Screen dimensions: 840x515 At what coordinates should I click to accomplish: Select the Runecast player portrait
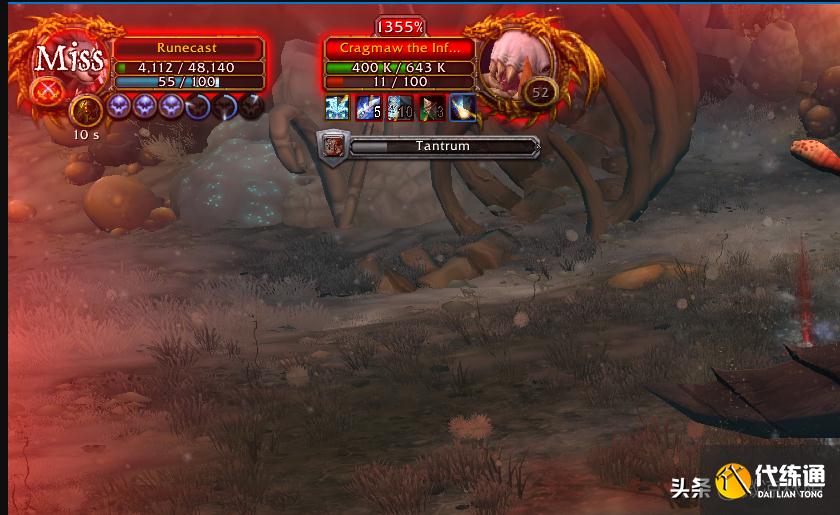[69, 62]
